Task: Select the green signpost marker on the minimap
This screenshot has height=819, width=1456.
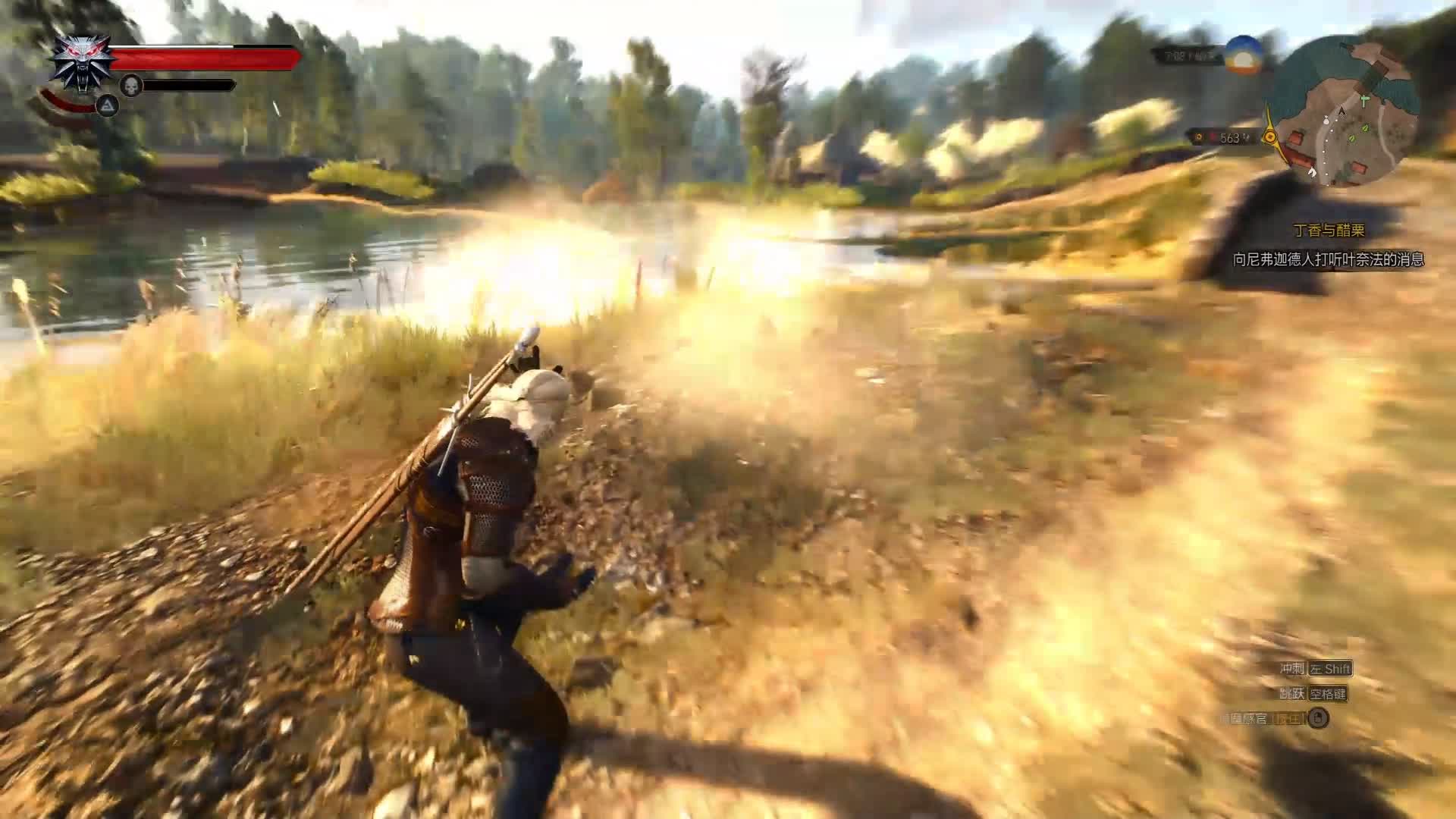Action: click(x=1365, y=99)
